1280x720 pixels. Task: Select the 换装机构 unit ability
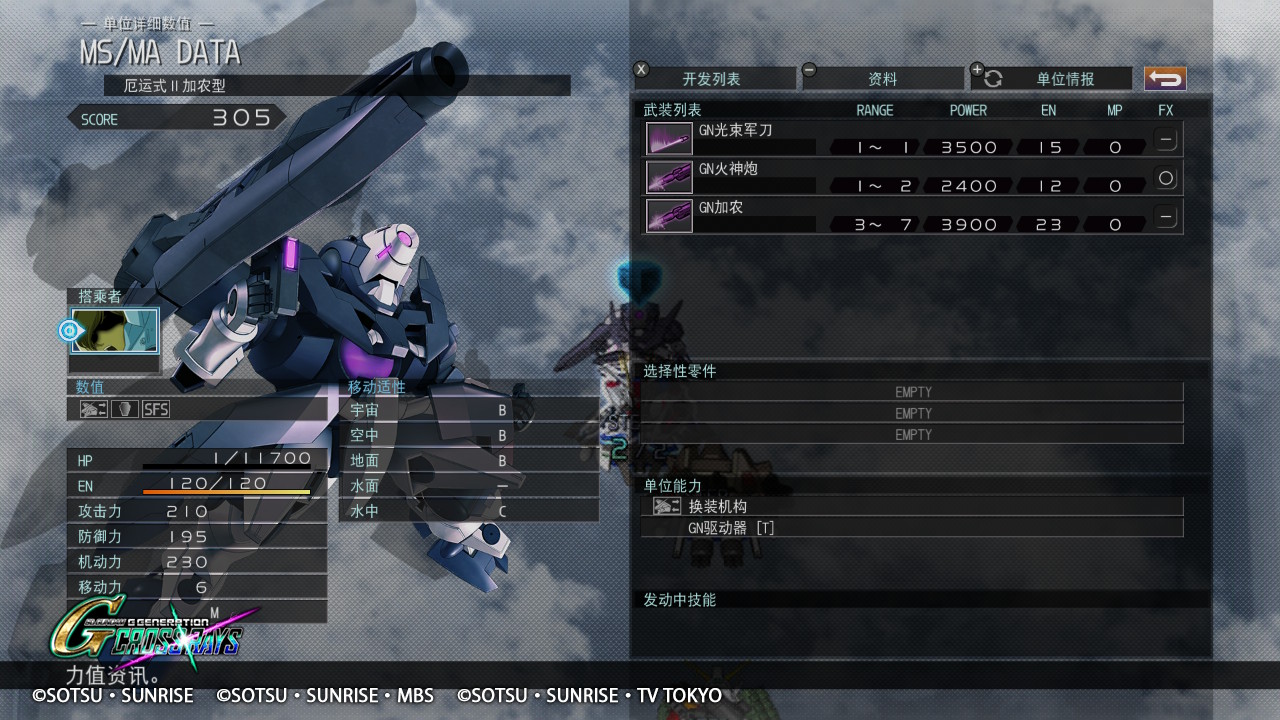[911, 506]
